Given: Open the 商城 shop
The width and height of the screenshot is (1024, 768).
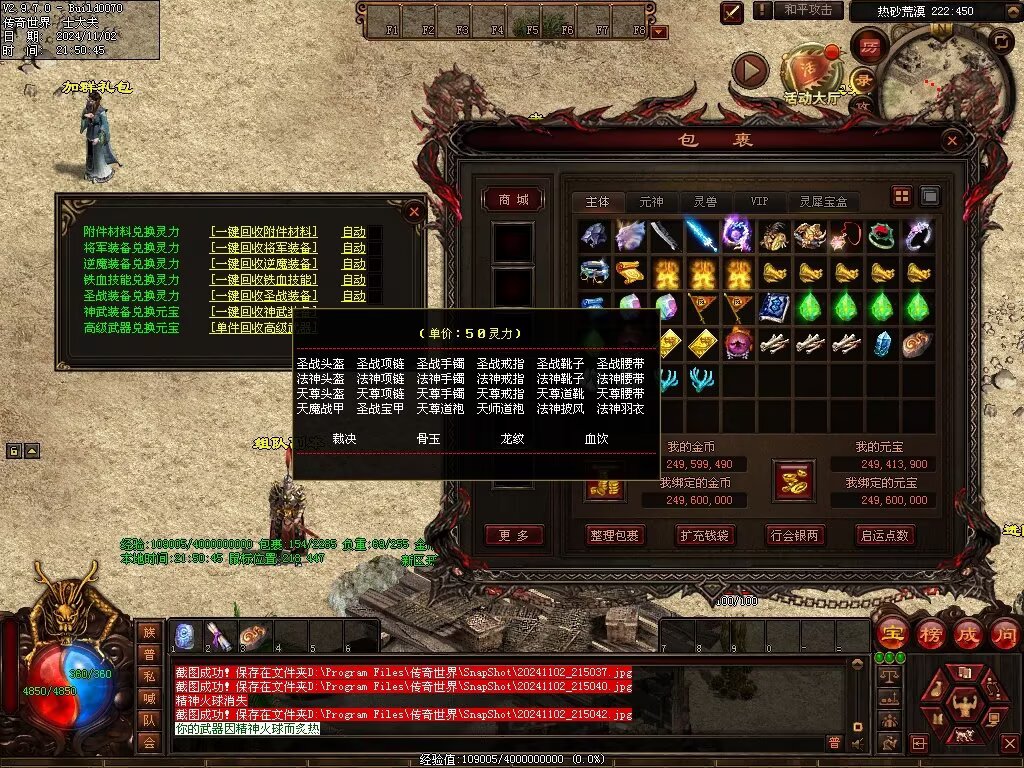Looking at the screenshot, I should [513, 200].
